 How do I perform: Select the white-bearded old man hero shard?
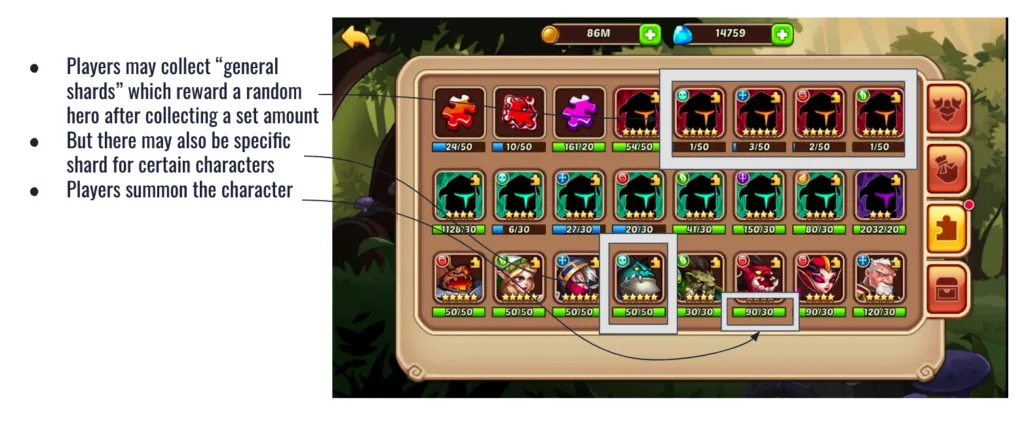879,278
